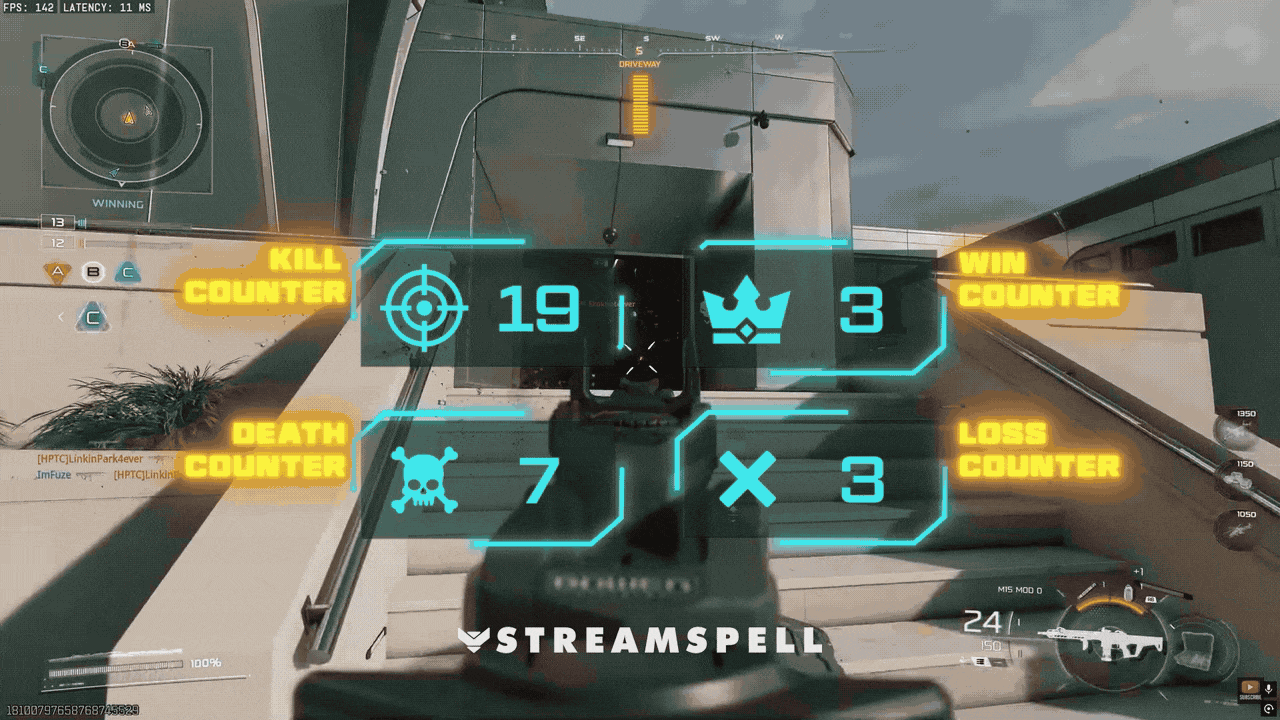
Task: Click the YouTube Subscribe button
Action: pos(1250,686)
